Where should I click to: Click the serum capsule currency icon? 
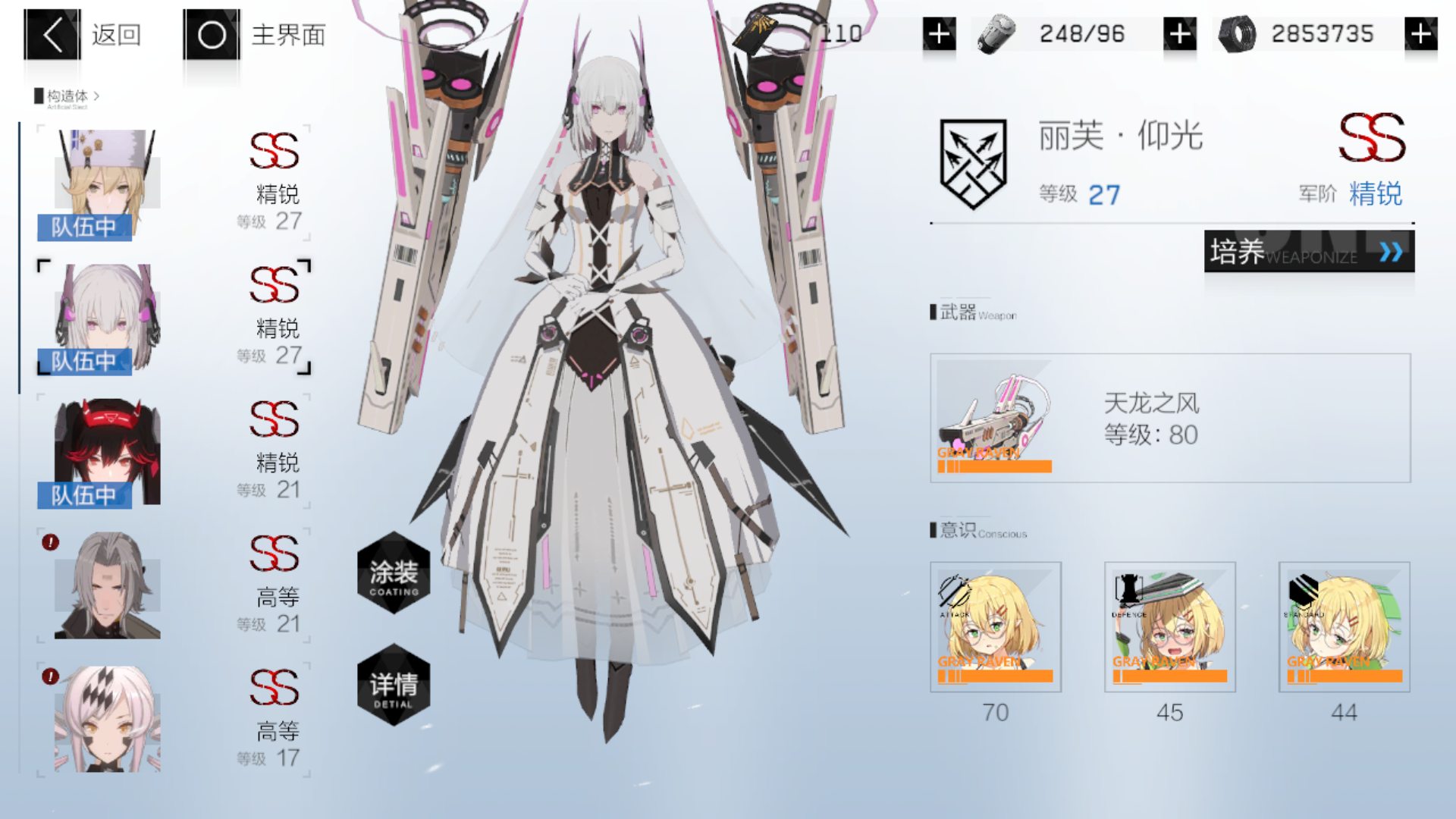997,33
